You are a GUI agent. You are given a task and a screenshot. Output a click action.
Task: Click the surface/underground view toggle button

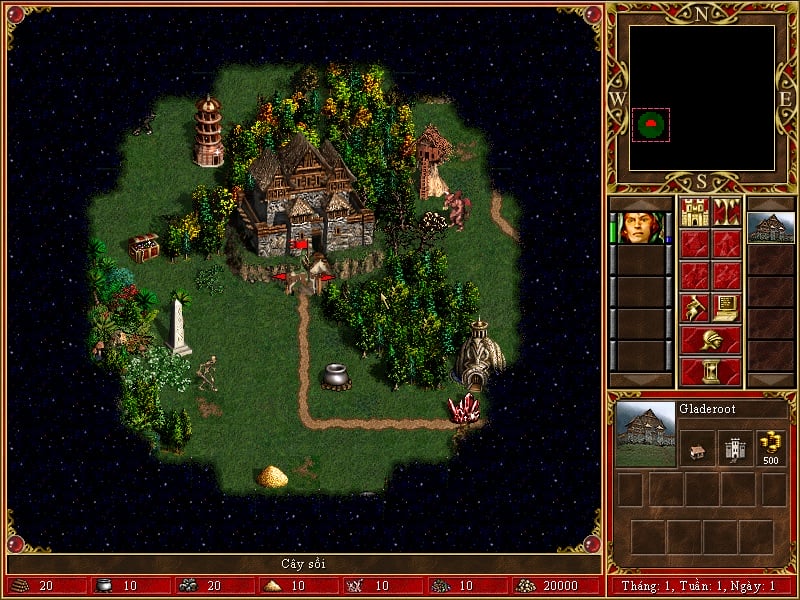tap(727, 212)
